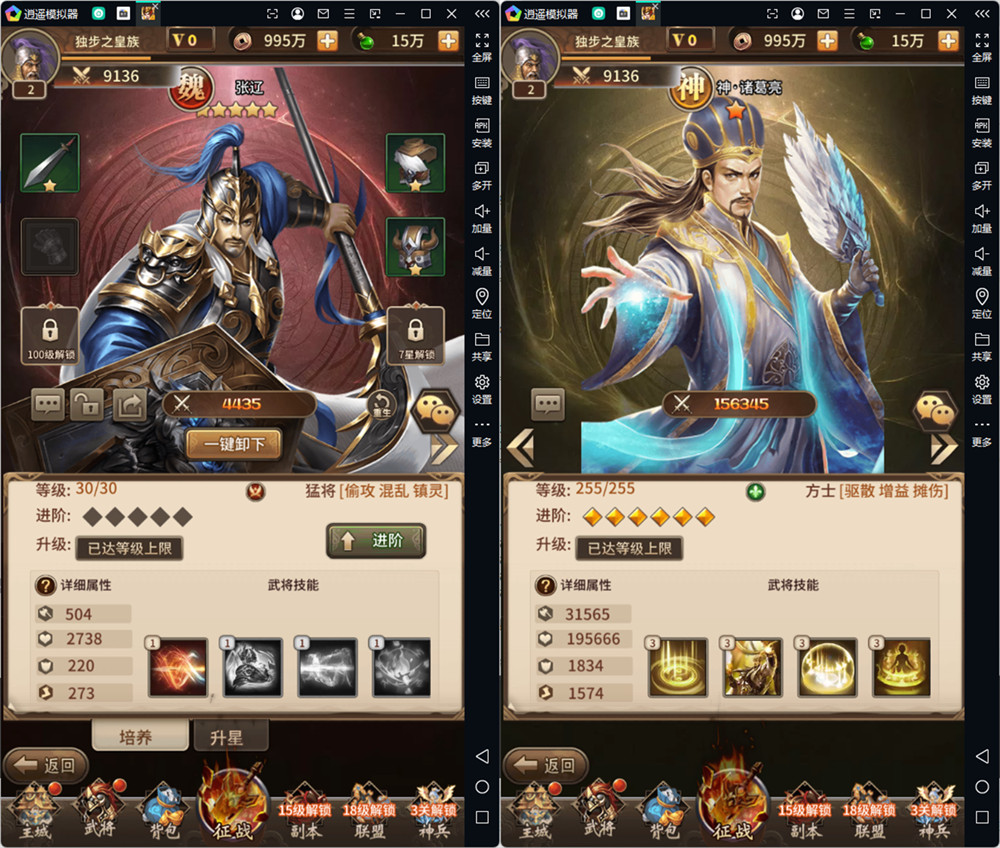Viewport: 1000px width, 848px height.
Task: Click the 一键卸下 unequip-all button
Action: (233, 443)
